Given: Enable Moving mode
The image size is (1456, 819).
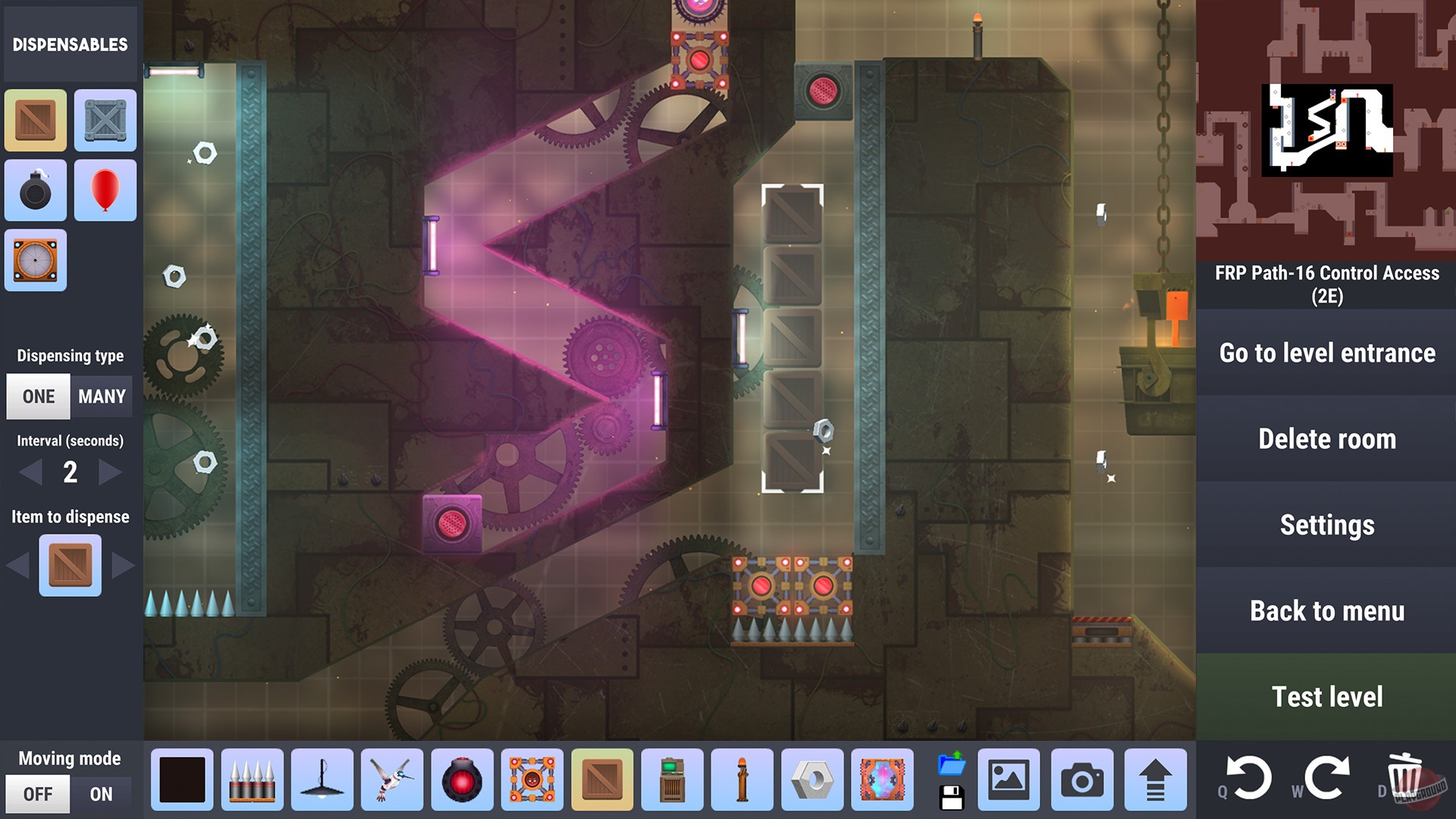Looking at the screenshot, I should point(102,794).
